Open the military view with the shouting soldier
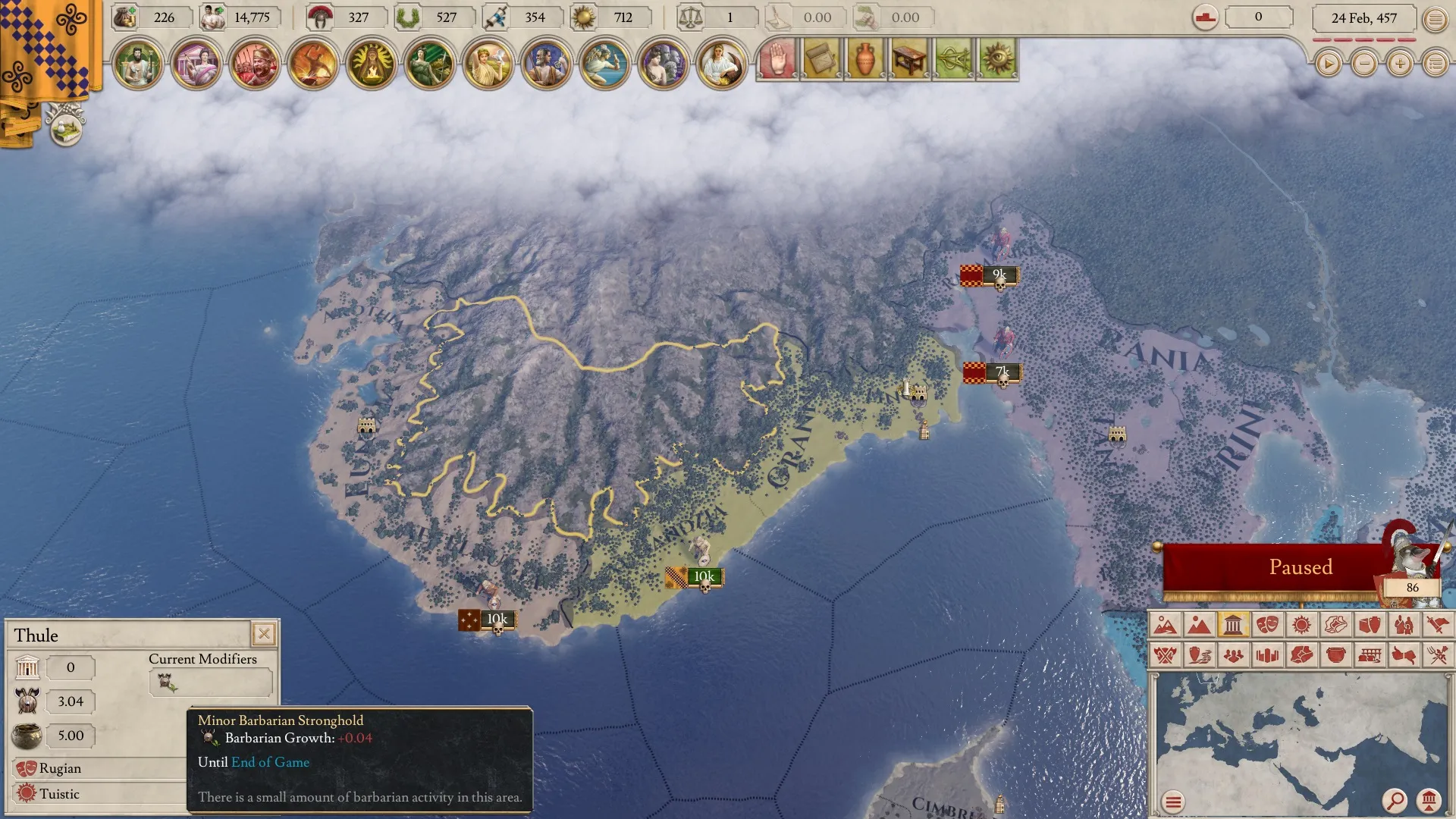Screen dimensions: 1456x819 [255, 64]
